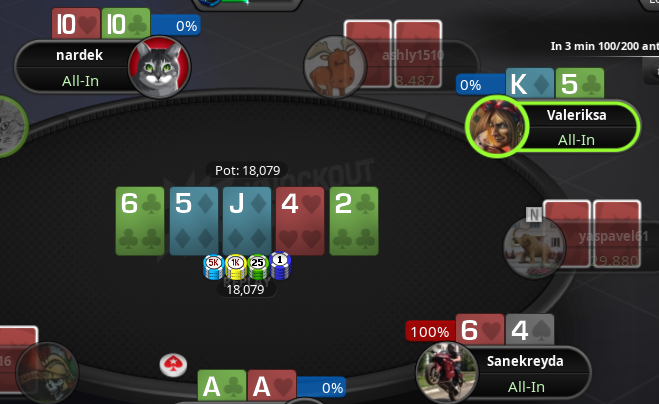Open yaspavel61's lion avatar
This screenshot has width=659, height=404.
[x=530, y=246]
